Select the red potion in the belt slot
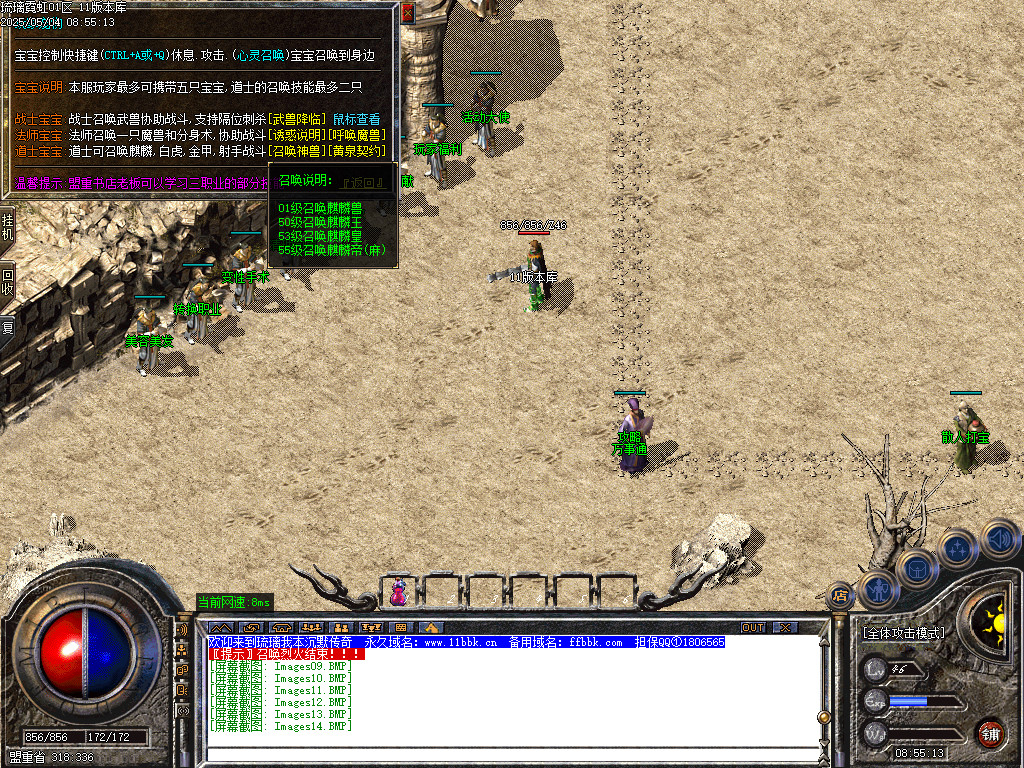 click(x=399, y=592)
